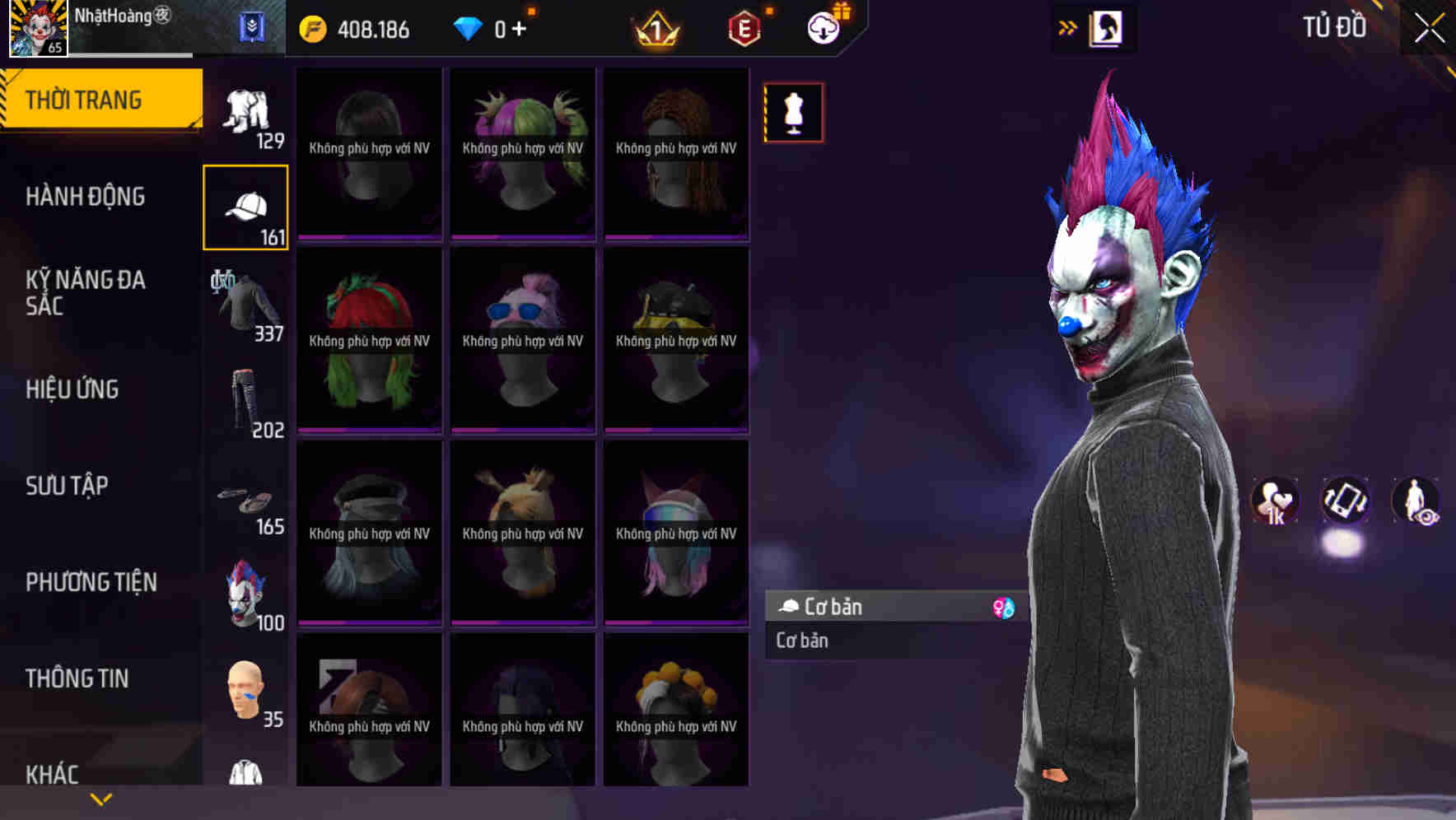Click the 408.186 gold coin balance
The width and height of the screenshot is (1456, 820).
click(371, 27)
